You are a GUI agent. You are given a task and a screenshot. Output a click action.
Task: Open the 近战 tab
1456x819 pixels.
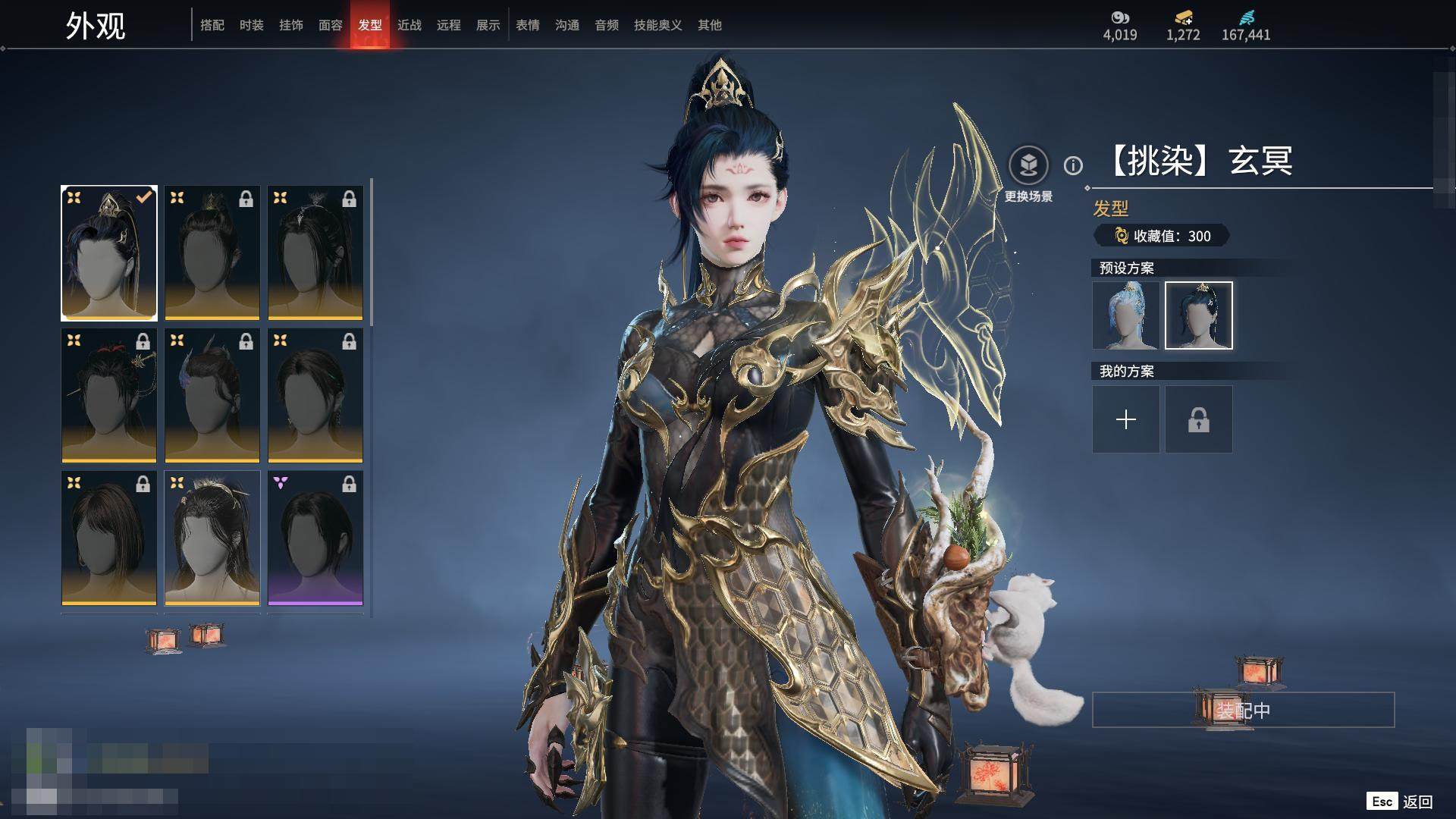pos(409,25)
